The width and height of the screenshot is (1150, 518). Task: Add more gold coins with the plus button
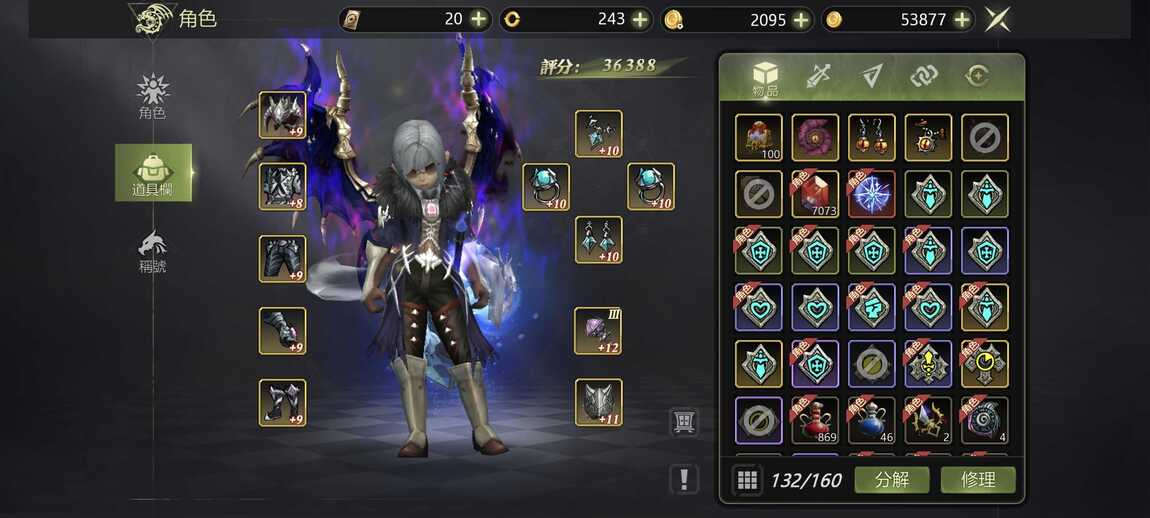pos(962,19)
